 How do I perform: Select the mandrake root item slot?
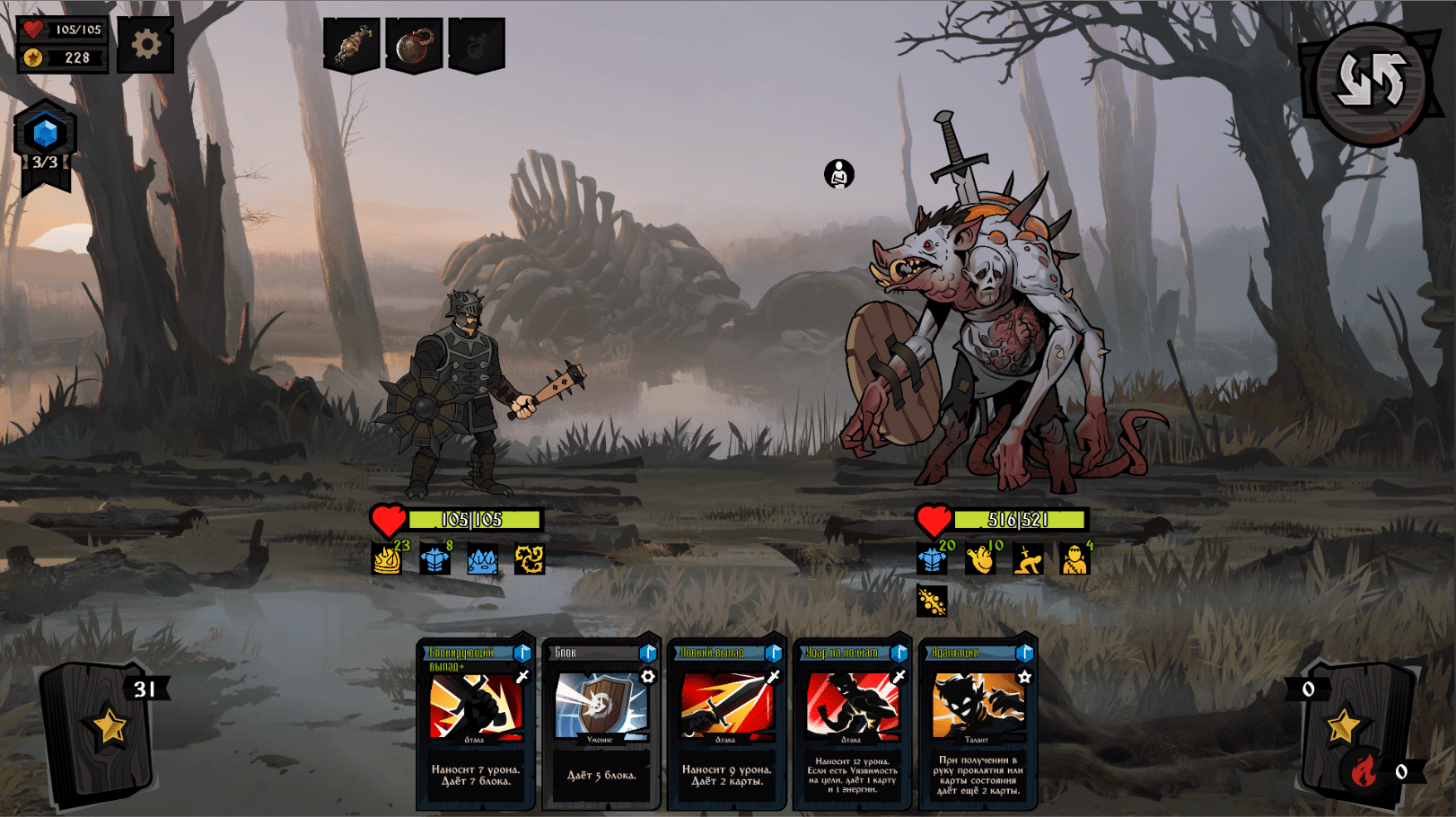[352, 45]
